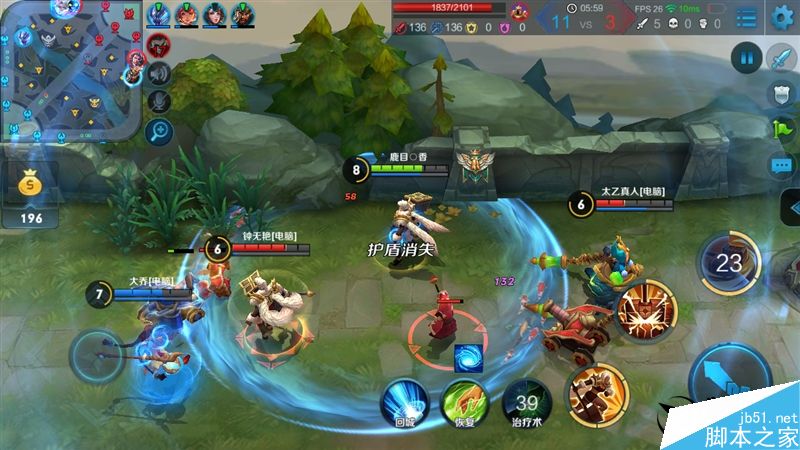Screen dimensions: 800x450
Task: Open the quick chat messages
Action: click(781, 166)
